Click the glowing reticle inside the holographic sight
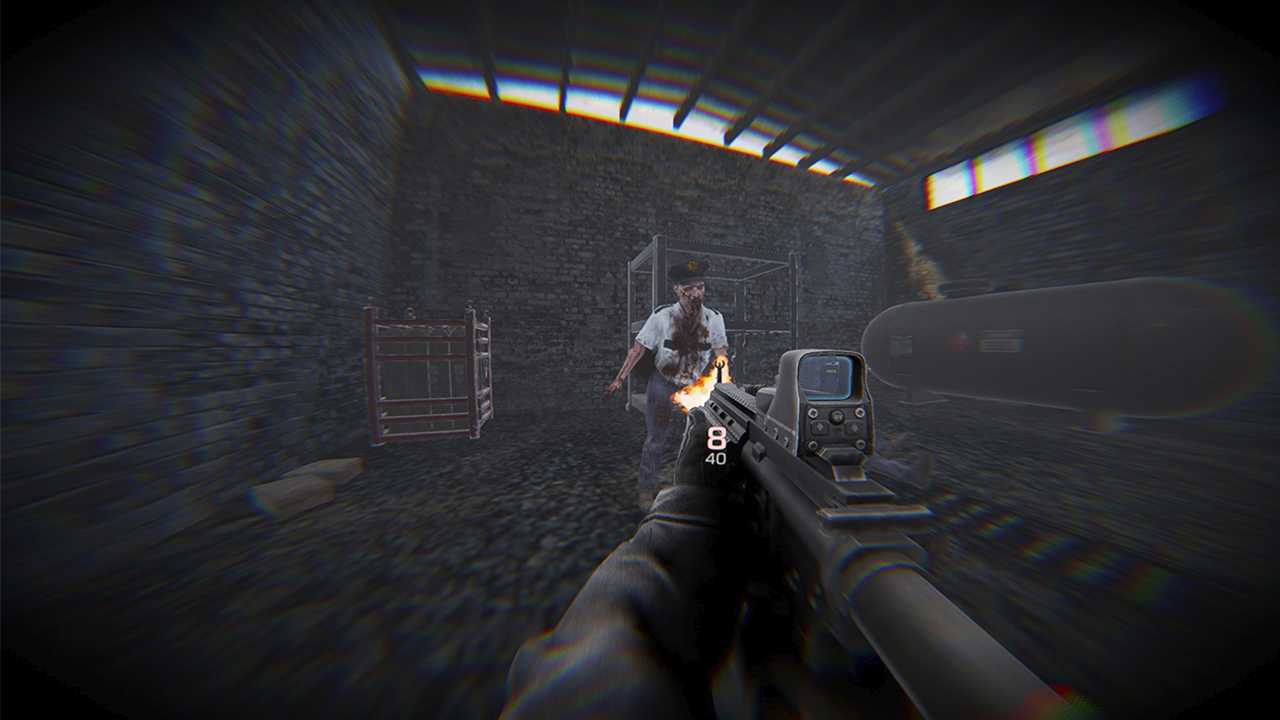 [x=830, y=370]
